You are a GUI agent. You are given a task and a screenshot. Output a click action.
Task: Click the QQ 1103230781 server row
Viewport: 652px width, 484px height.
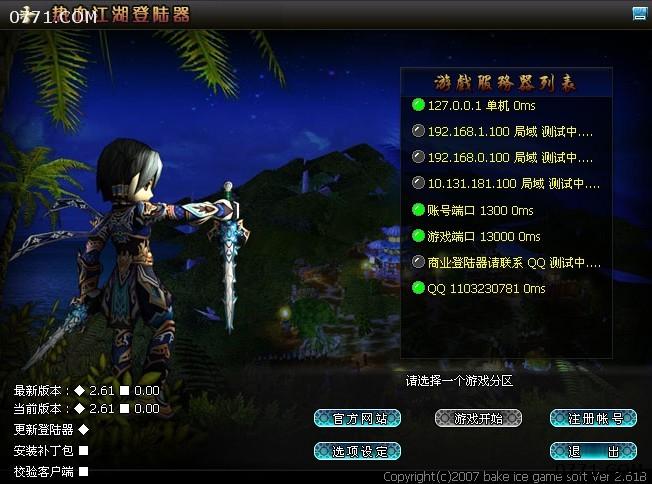pyautogui.click(x=486, y=288)
